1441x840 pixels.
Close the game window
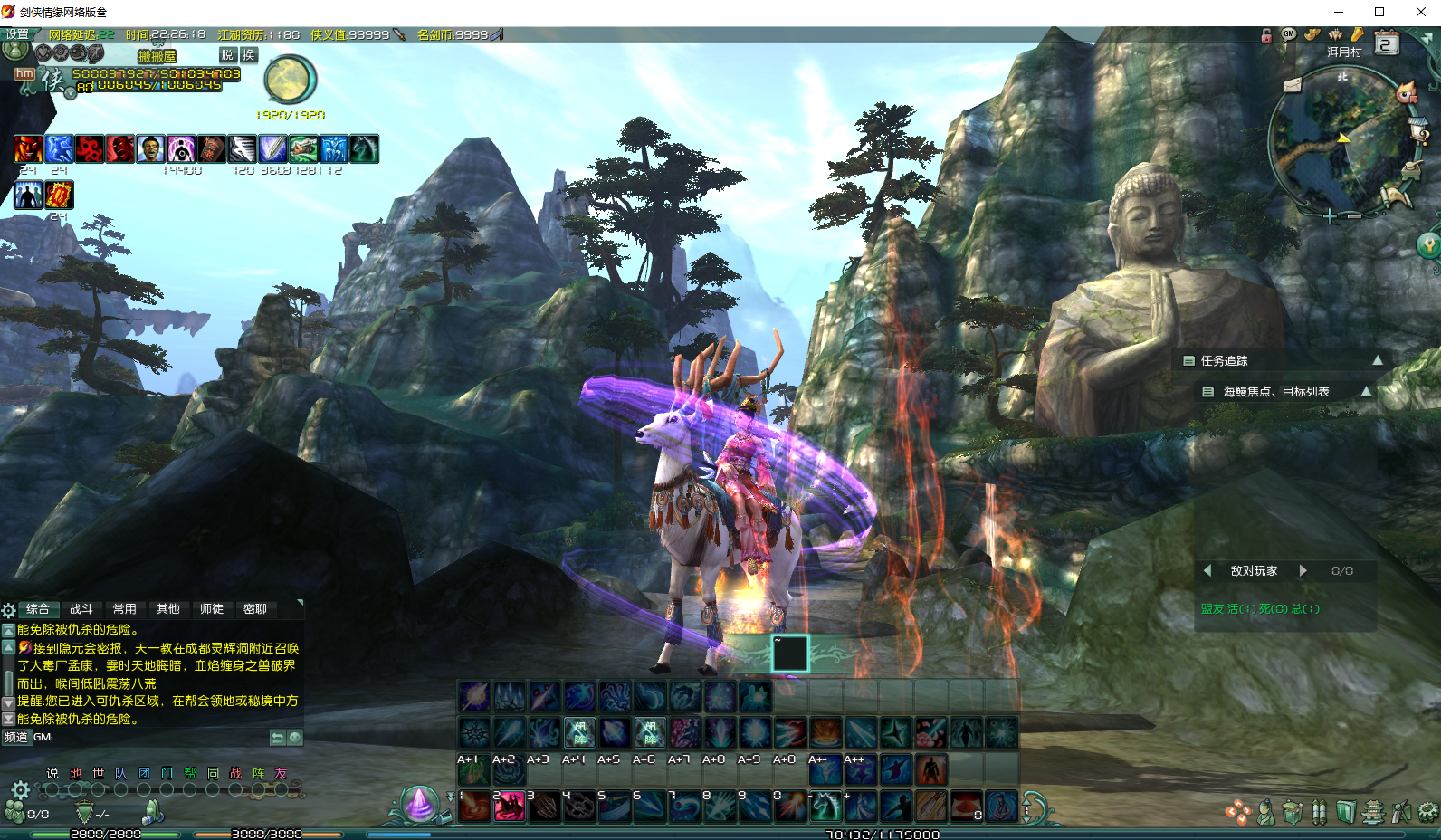[1420, 12]
